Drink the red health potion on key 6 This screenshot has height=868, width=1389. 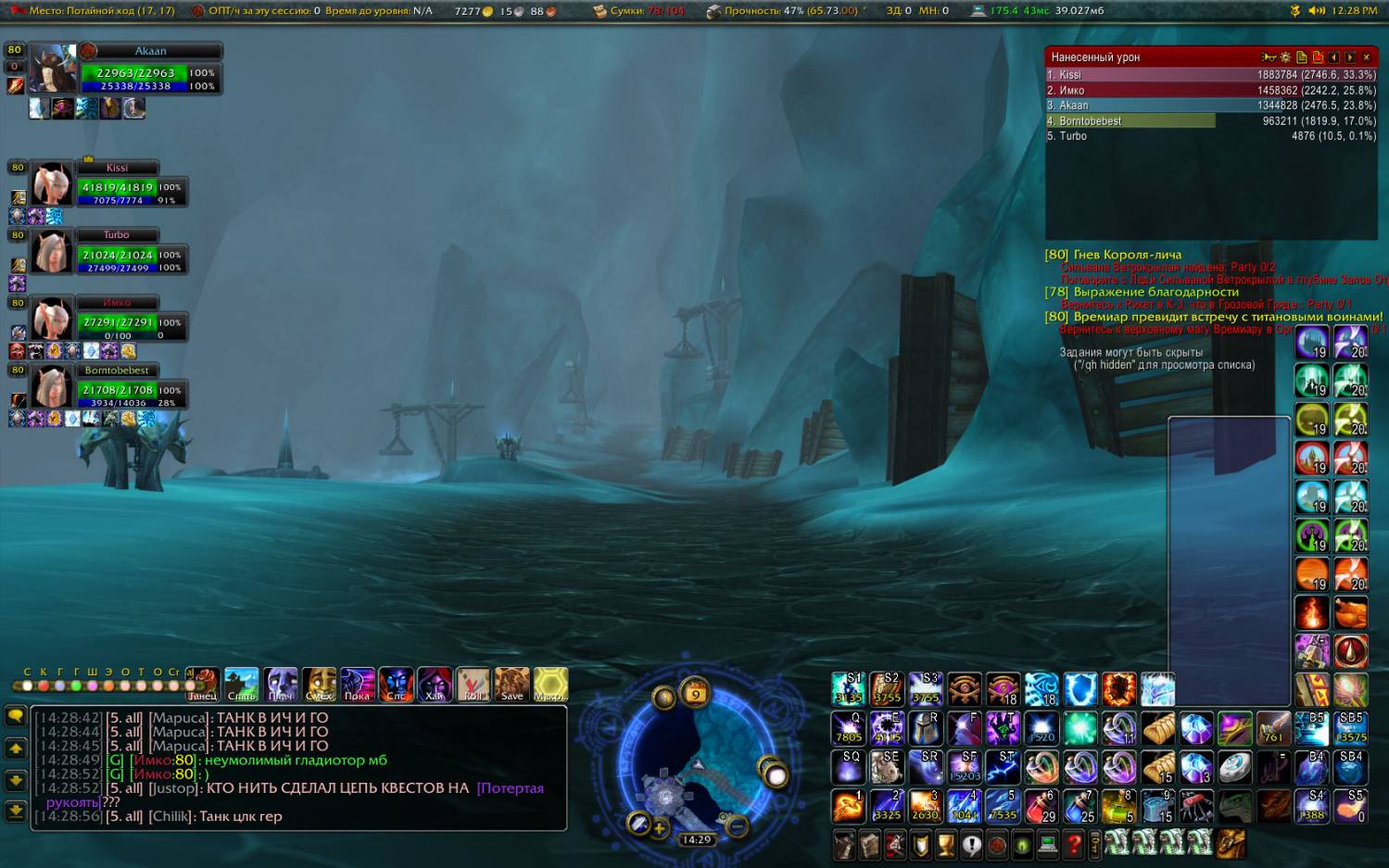tap(1042, 806)
